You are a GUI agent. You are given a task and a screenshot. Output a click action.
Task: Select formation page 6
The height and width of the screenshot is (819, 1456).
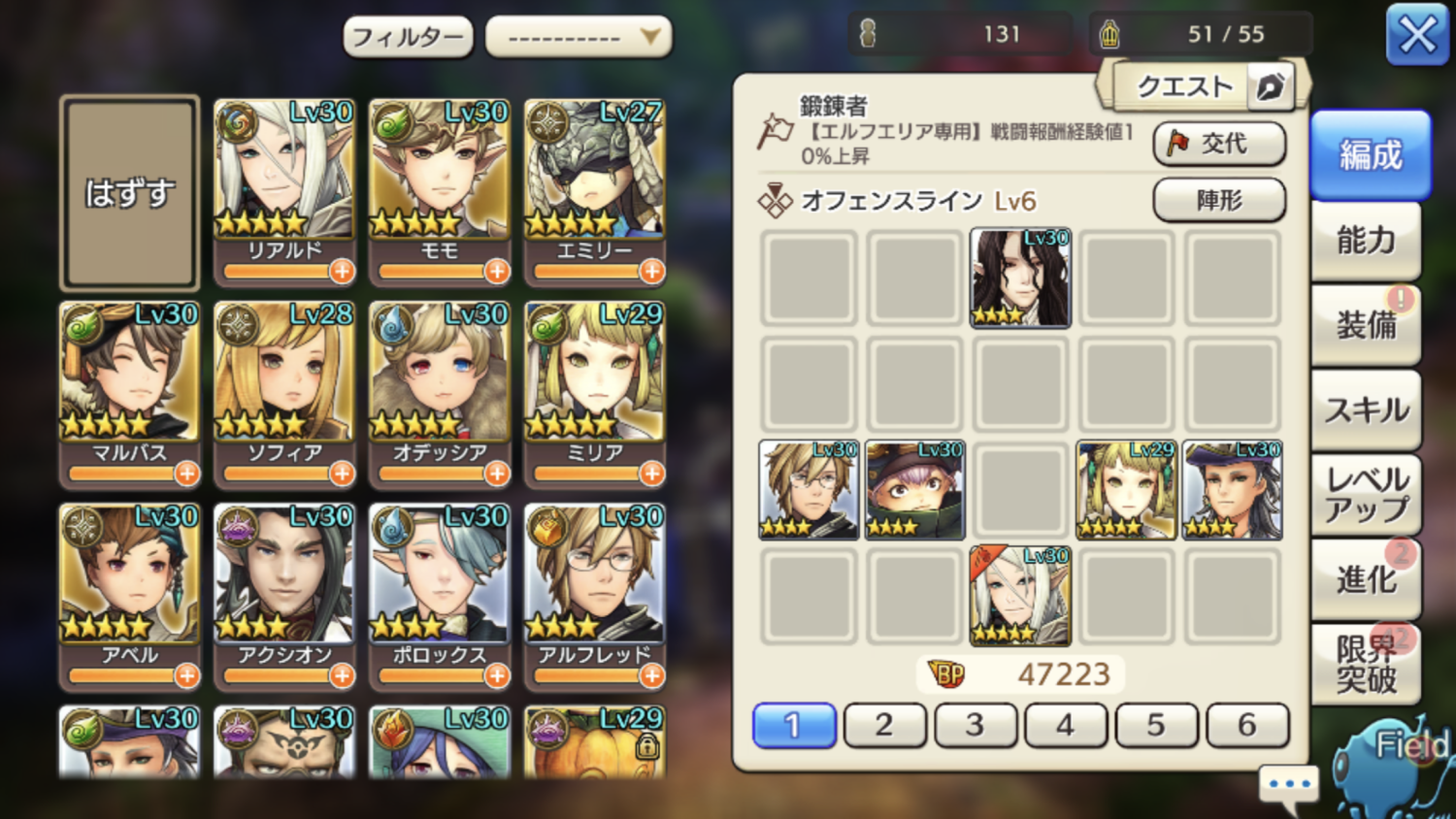(x=1247, y=725)
